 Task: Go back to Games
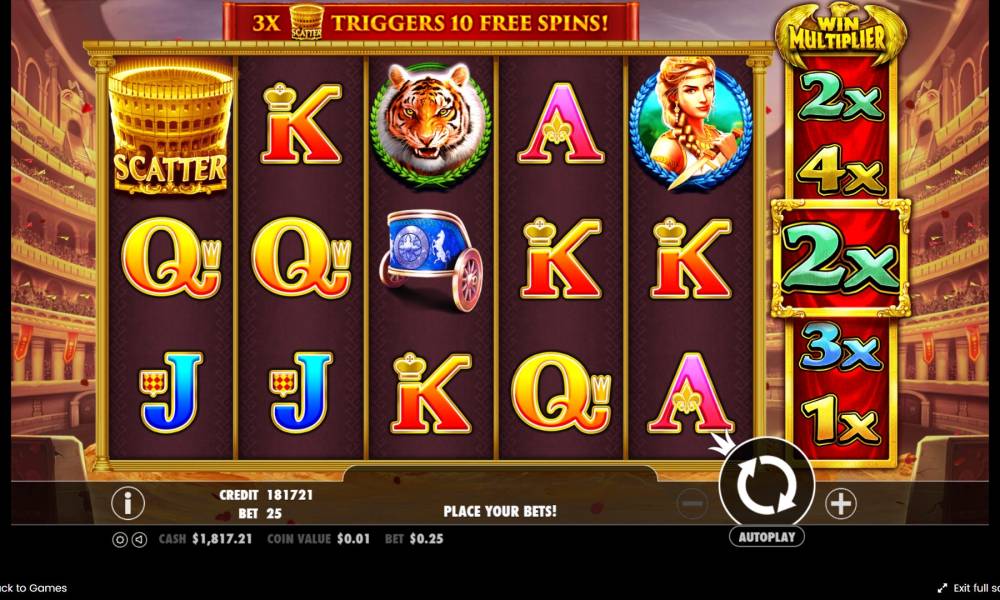[x=34, y=588]
